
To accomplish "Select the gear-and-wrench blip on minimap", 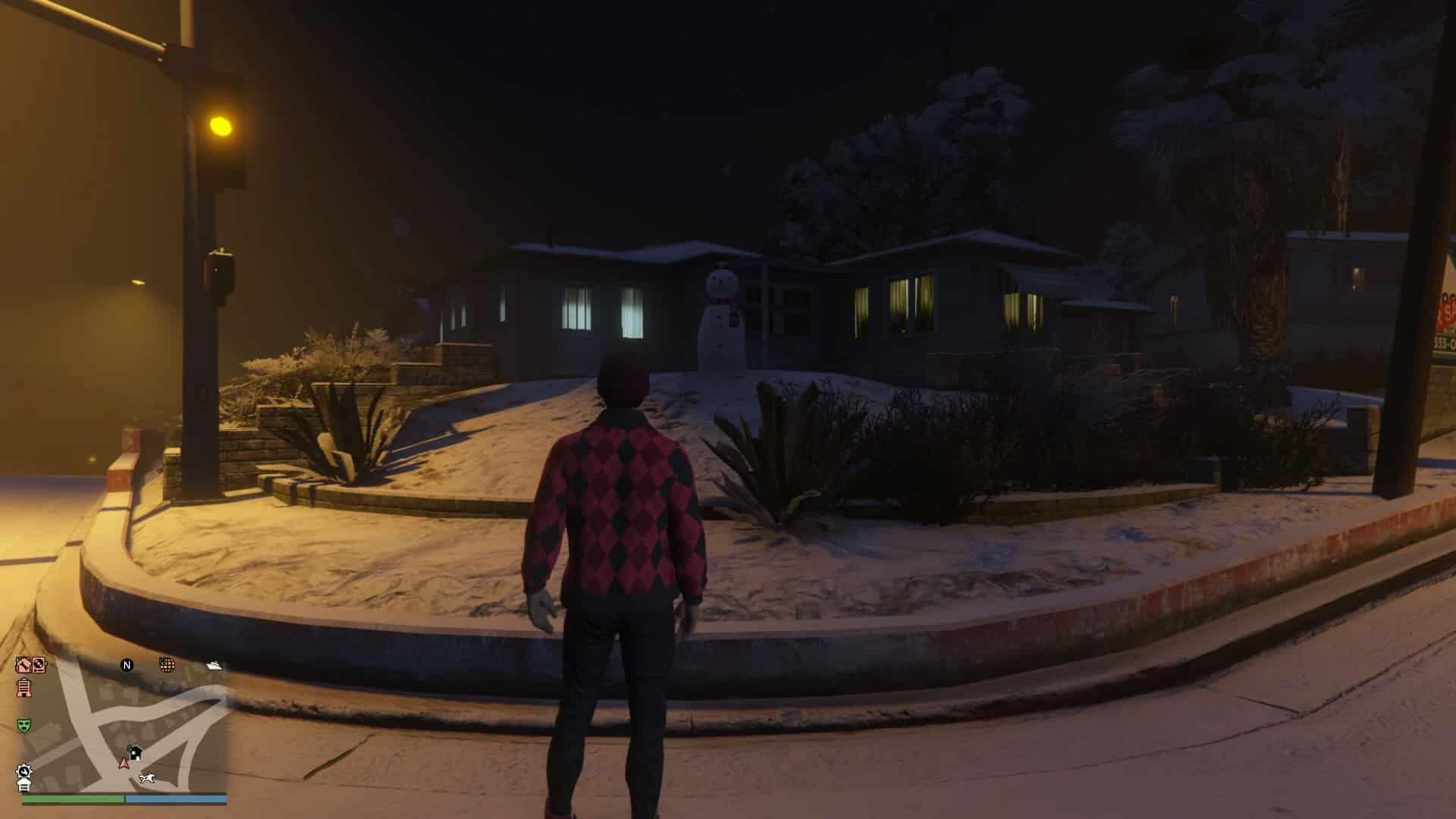I will tap(24, 771).
